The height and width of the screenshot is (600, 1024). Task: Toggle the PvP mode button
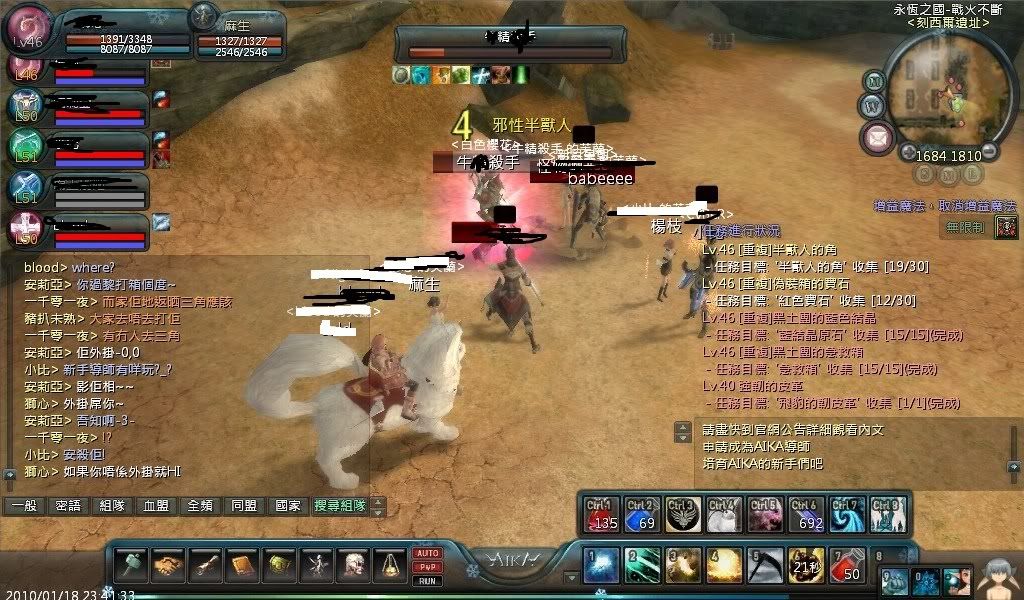pos(426,567)
